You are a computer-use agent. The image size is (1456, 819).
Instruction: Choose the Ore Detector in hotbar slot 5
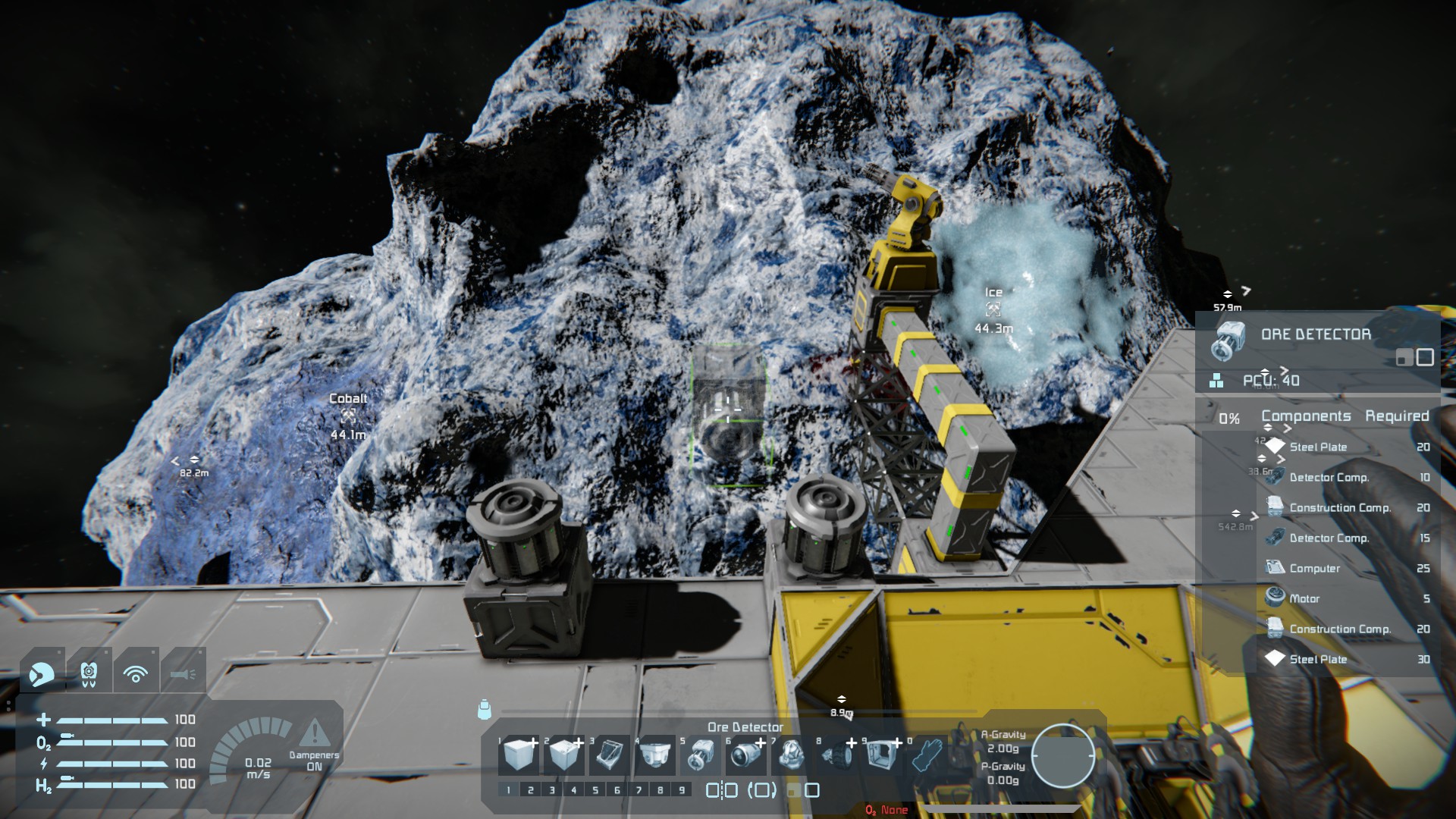pyautogui.click(x=699, y=755)
